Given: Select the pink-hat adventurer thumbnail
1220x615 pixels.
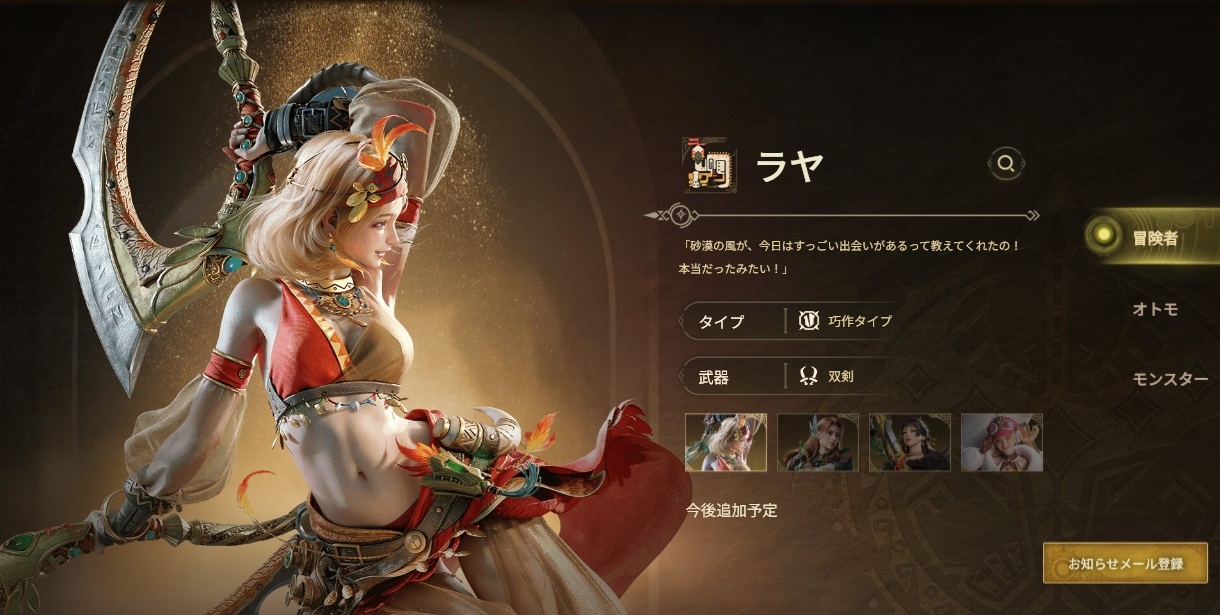Looking at the screenshot, I should tap(1002, 442).
